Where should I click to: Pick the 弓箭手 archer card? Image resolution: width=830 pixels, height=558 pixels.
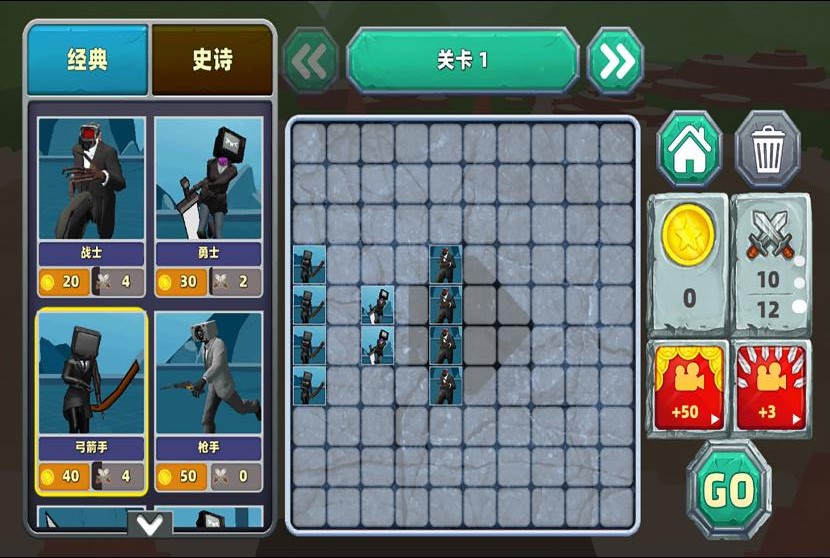[91, 400]
